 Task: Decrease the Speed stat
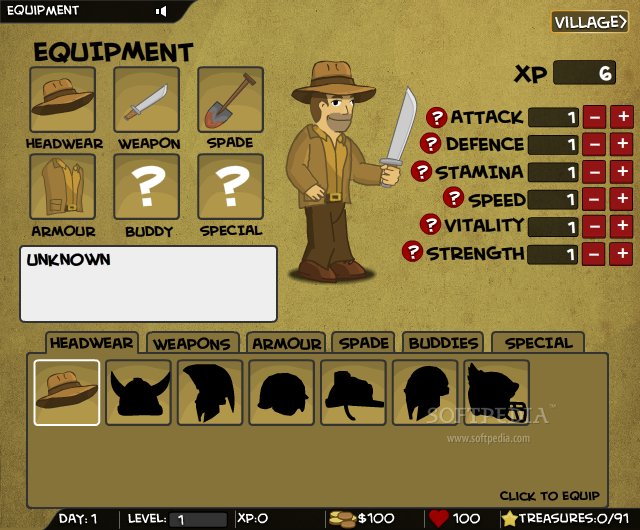pyautogui.click(x=594, y=200)
